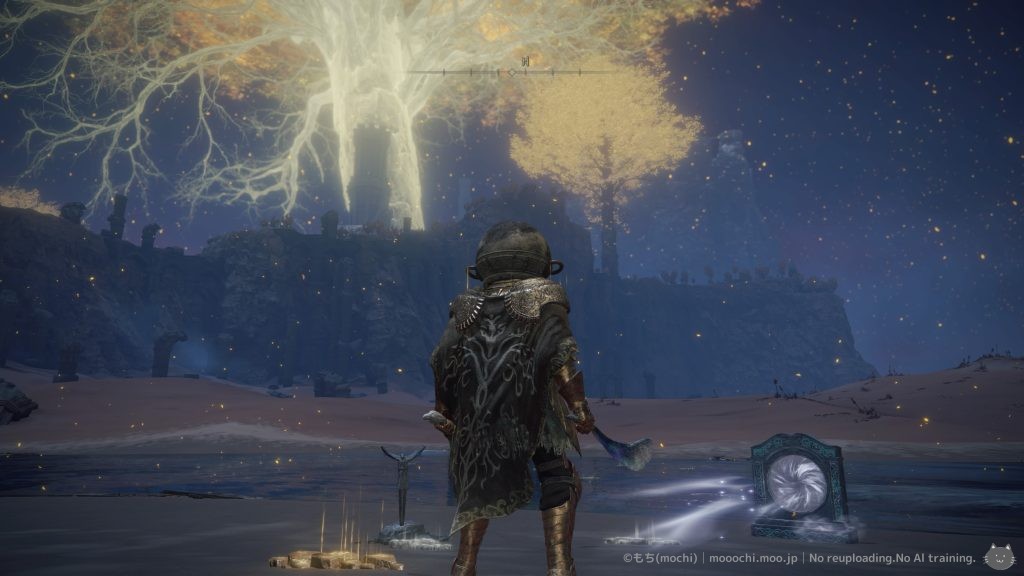This screenshot has height=576, width=1024.
Task: Click the cat face logo icon
Action: (998, 556)
